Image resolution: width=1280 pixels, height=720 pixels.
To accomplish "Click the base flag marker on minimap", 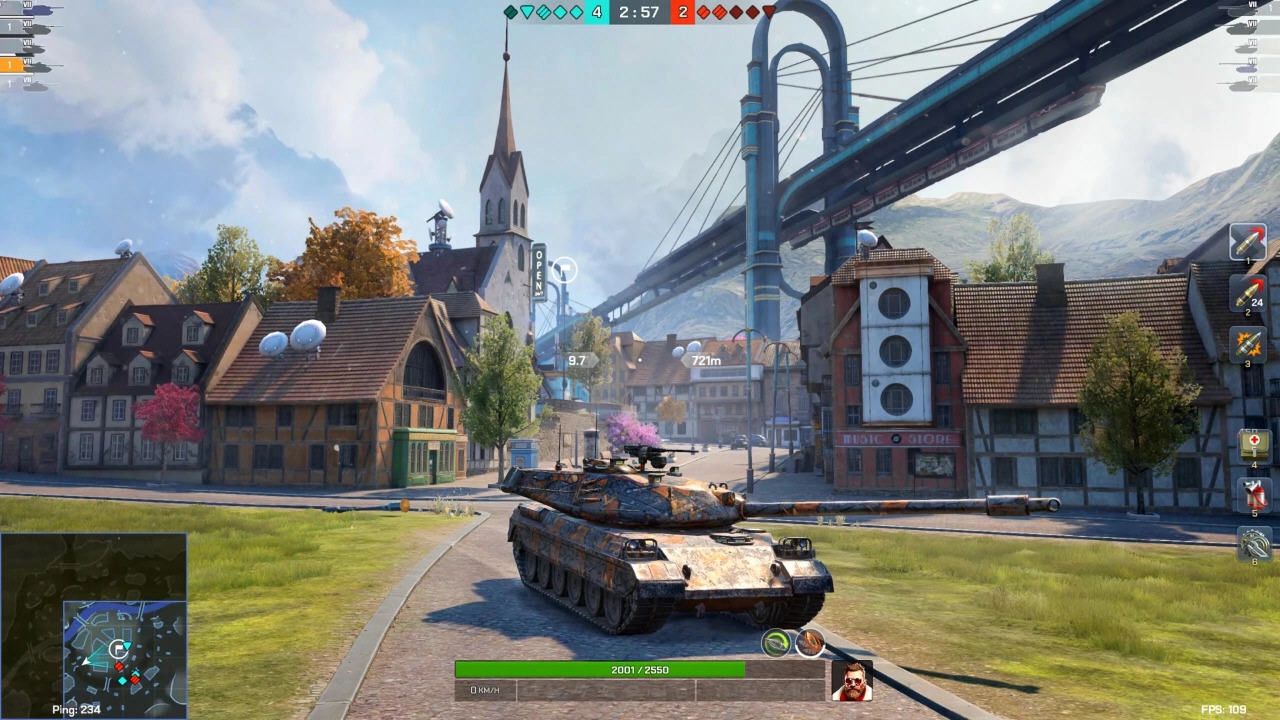I will [x=118, y=648].
